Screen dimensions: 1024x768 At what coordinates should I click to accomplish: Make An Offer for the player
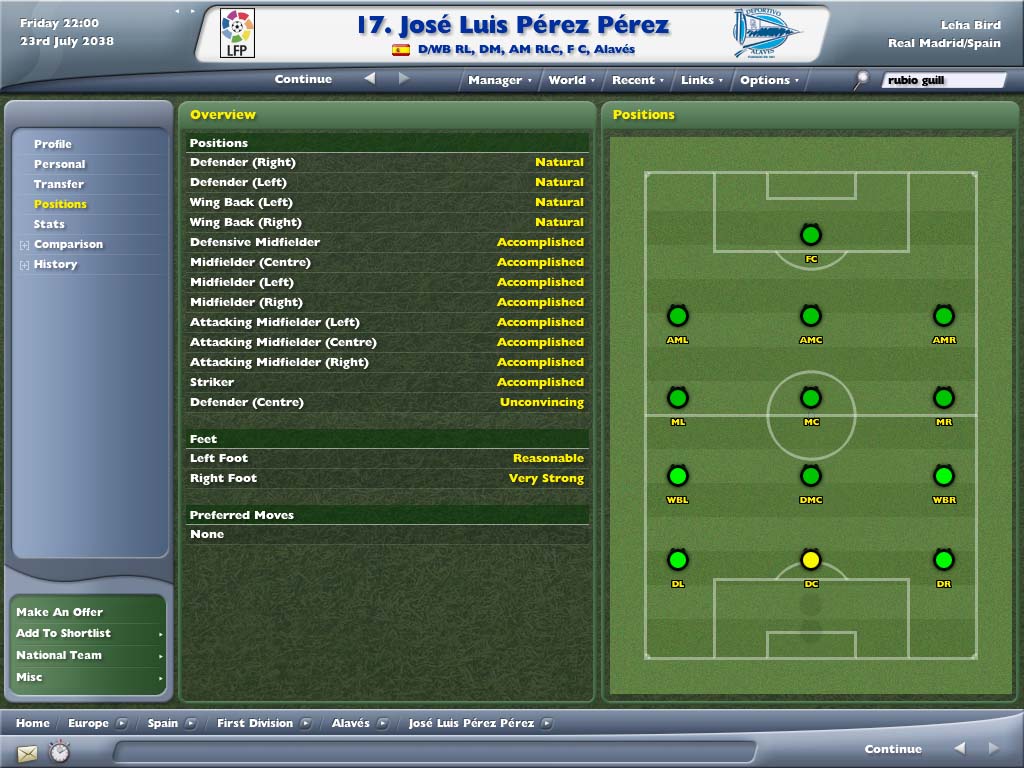[x=60, y=612]
